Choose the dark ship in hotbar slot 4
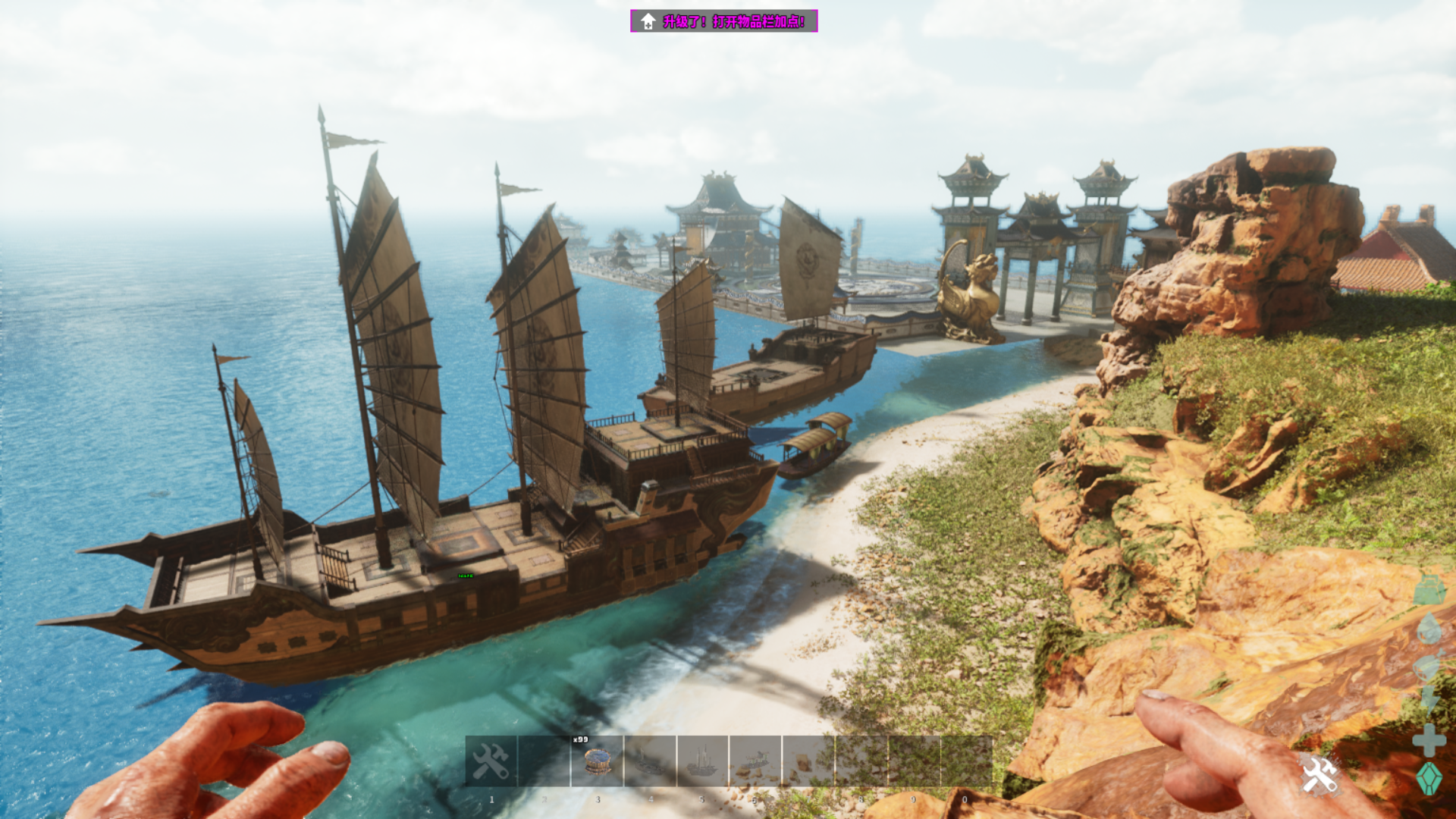Screen dimensions: 1456x819 [x=650, y=761]
